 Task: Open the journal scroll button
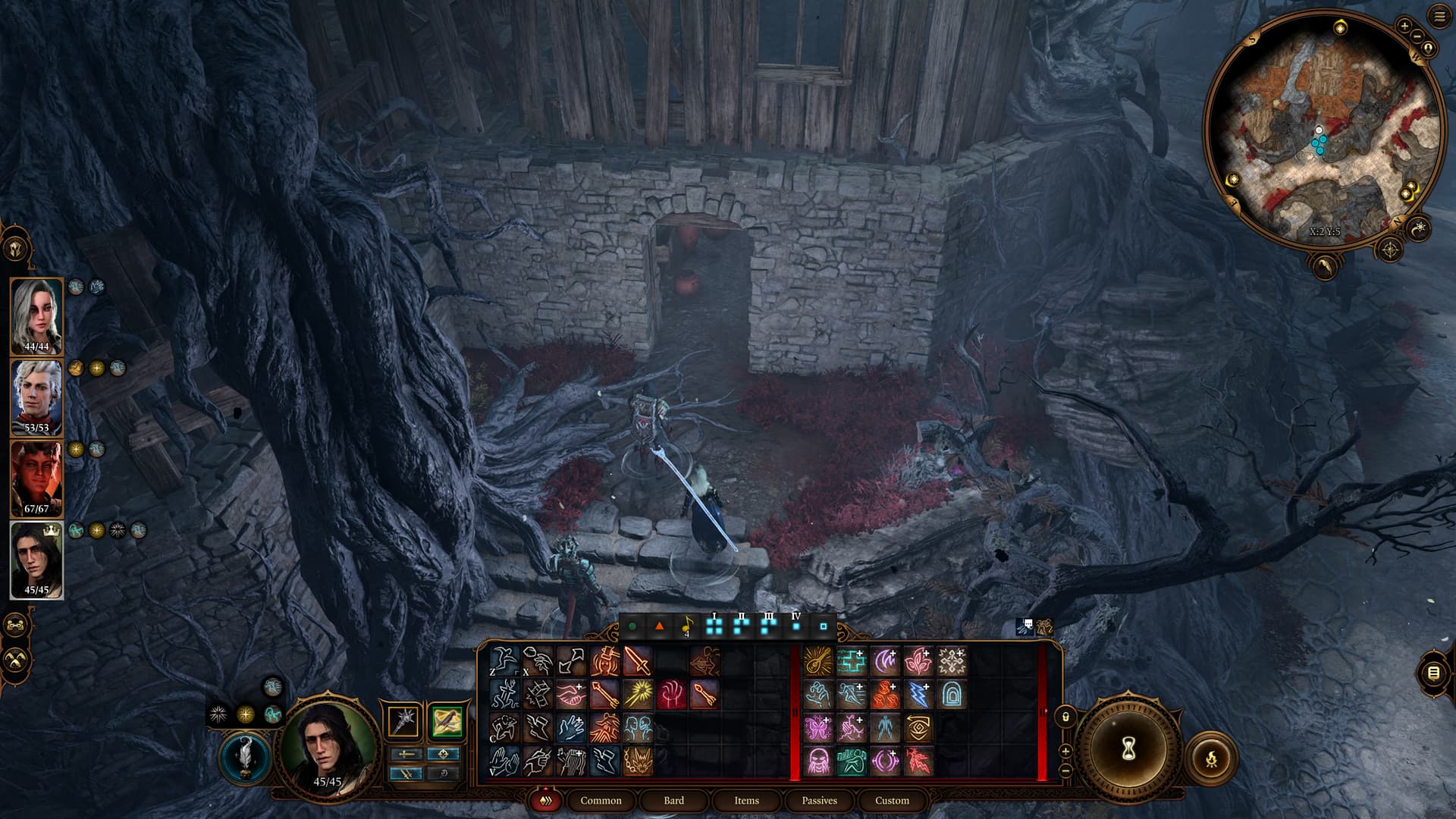coord(1432,673)
